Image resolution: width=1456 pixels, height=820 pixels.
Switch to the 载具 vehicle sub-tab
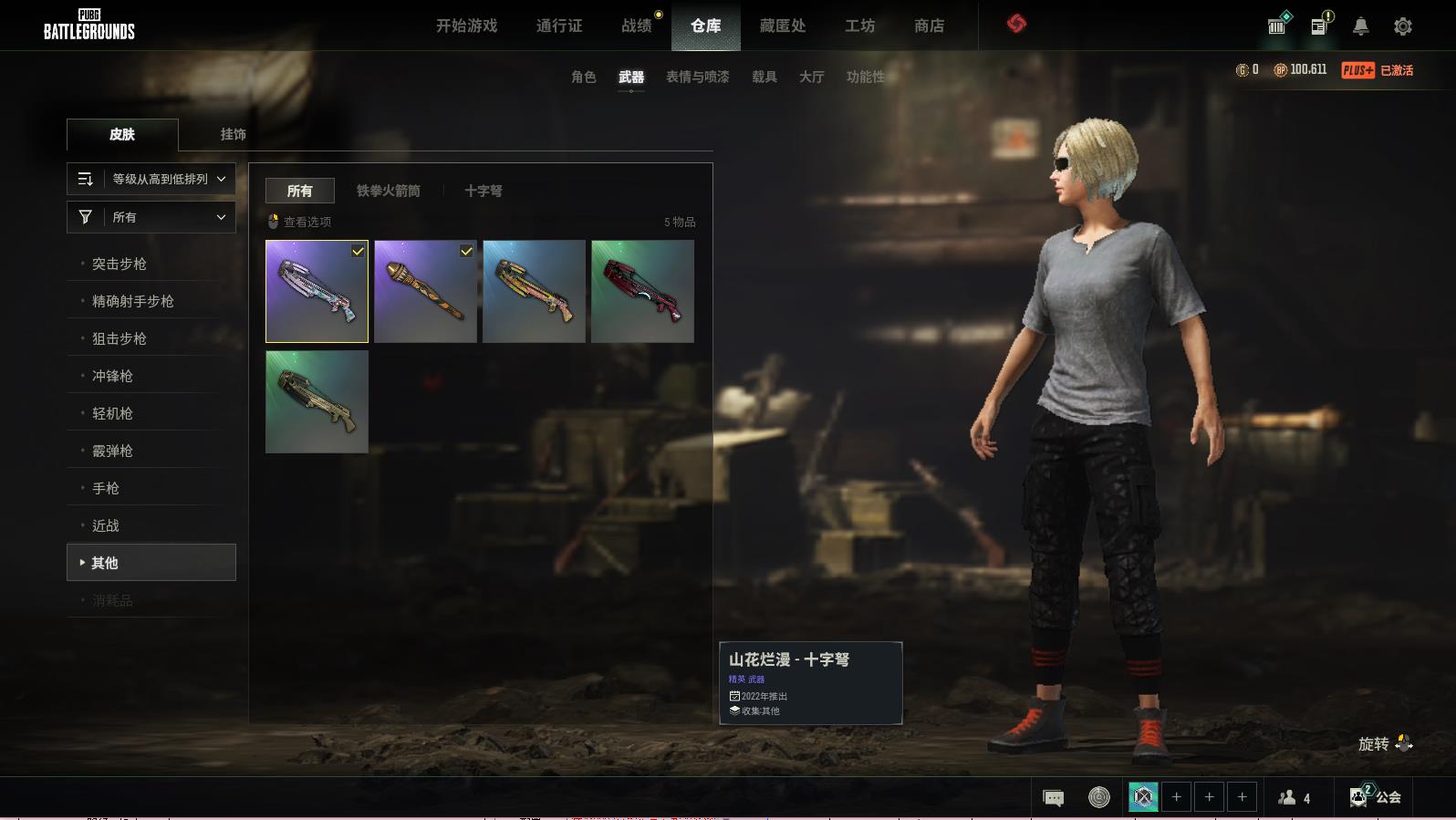click(764, 77)
